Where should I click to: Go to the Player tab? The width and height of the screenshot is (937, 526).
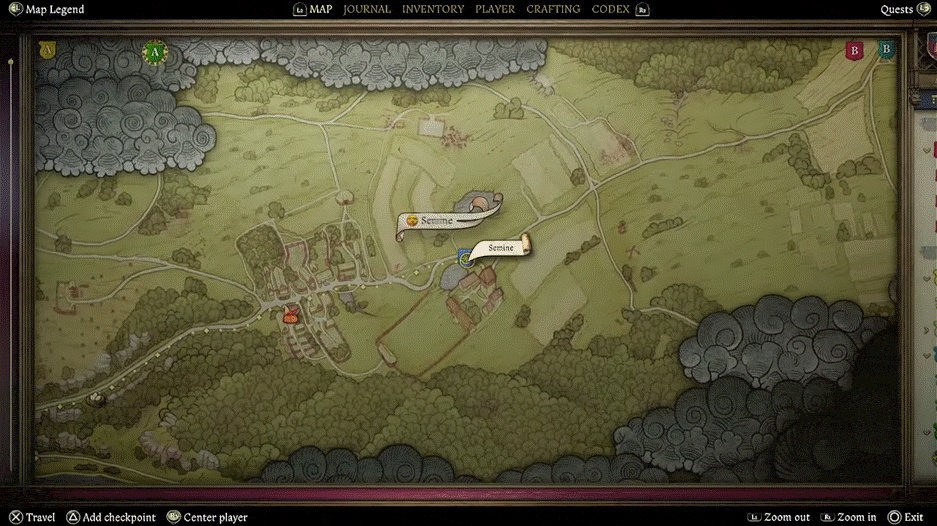pos(495,10)
